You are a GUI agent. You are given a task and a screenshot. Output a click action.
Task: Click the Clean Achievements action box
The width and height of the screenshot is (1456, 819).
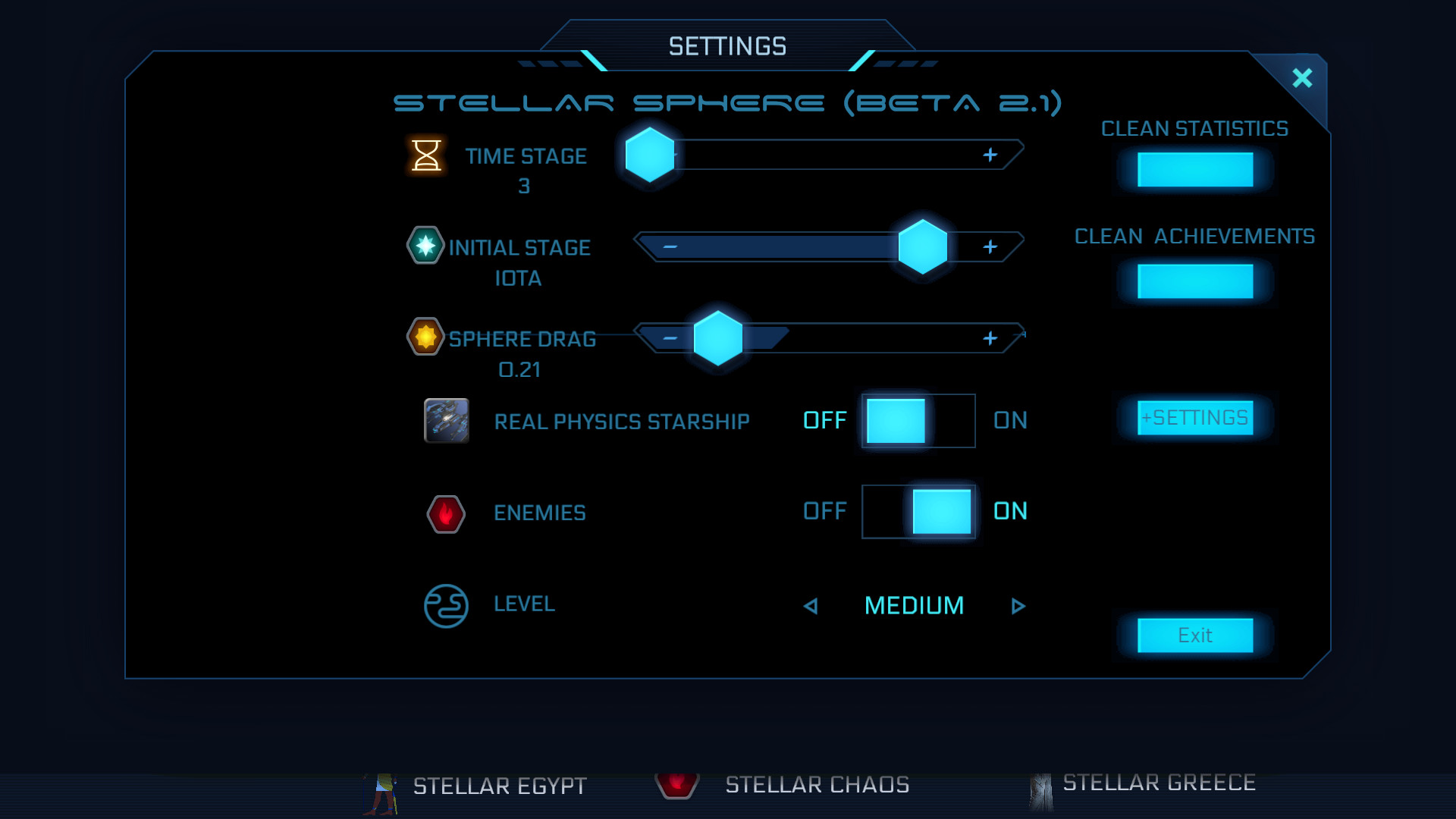click(1194, 281)
